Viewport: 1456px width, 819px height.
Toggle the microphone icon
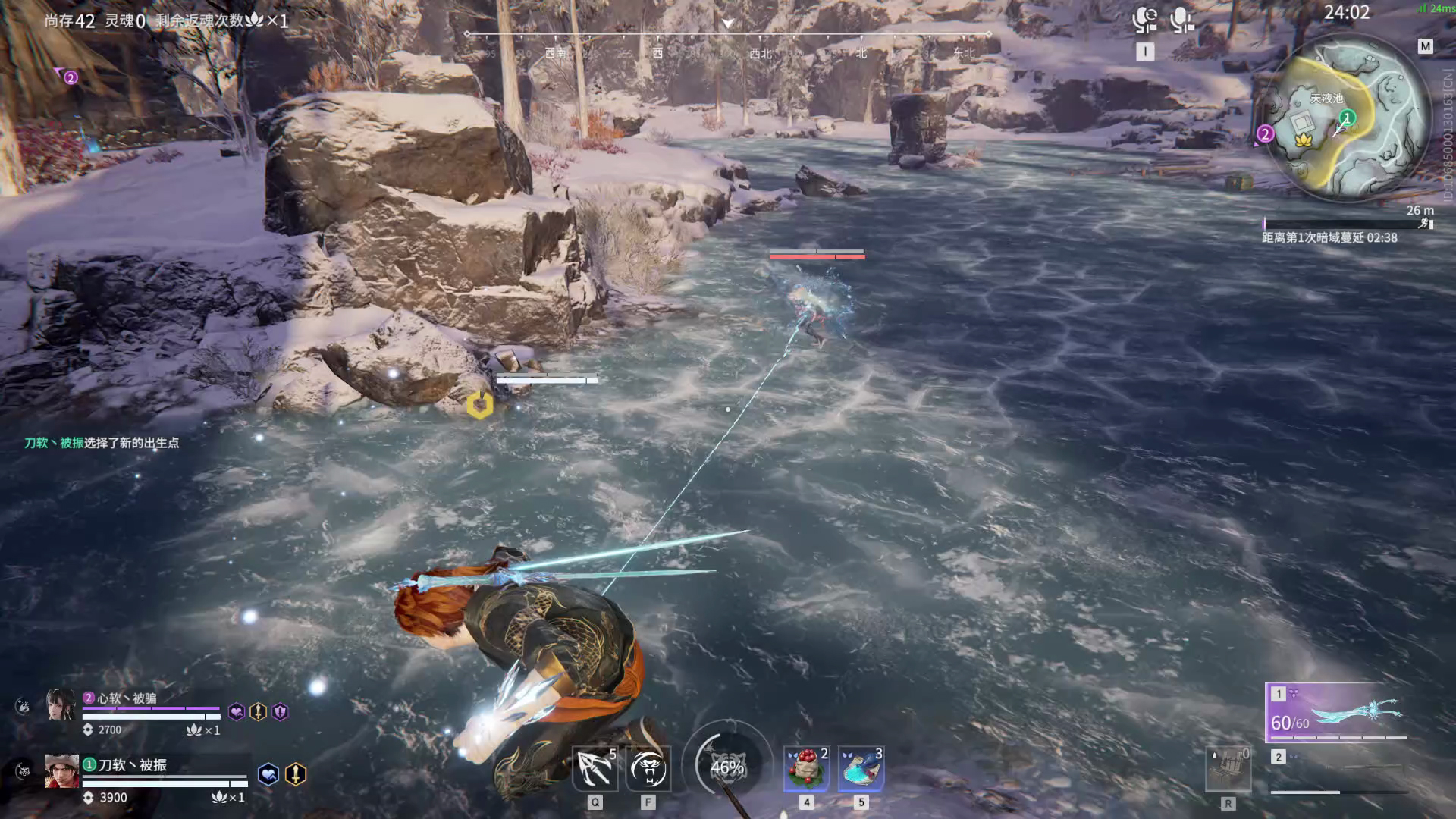pos(1181,19)
